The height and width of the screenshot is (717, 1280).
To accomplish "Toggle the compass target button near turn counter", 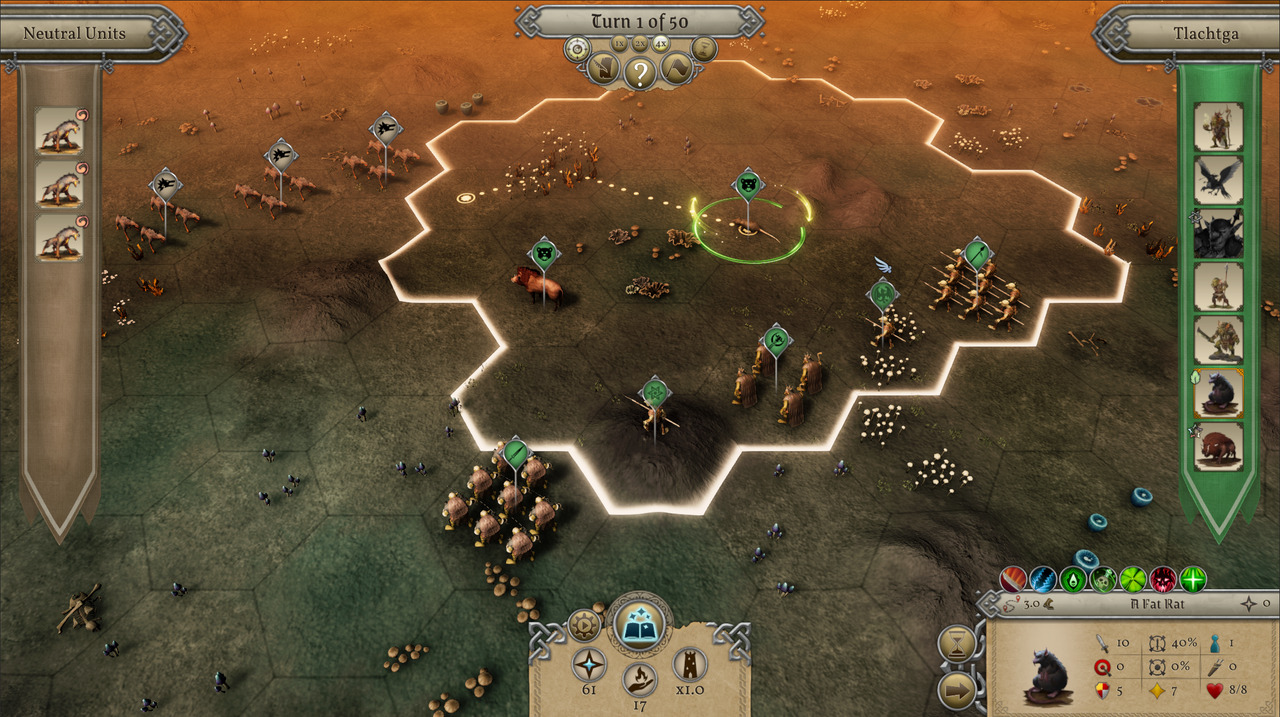I will pos(577,48).
